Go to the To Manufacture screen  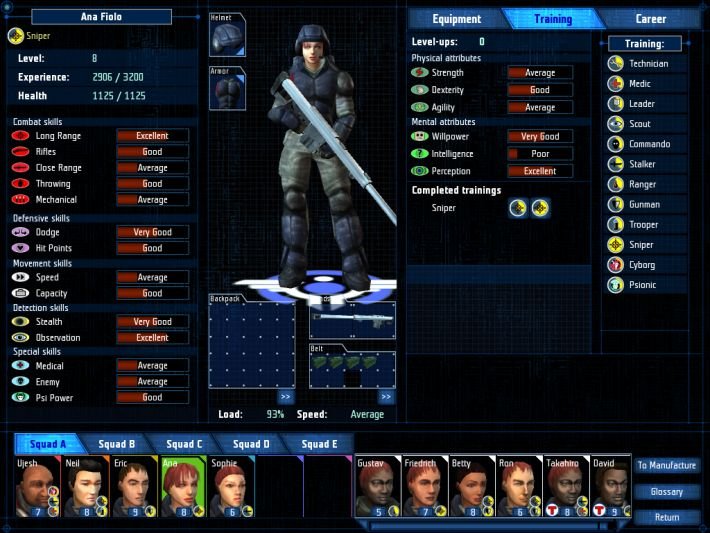(x=666, y=465)
